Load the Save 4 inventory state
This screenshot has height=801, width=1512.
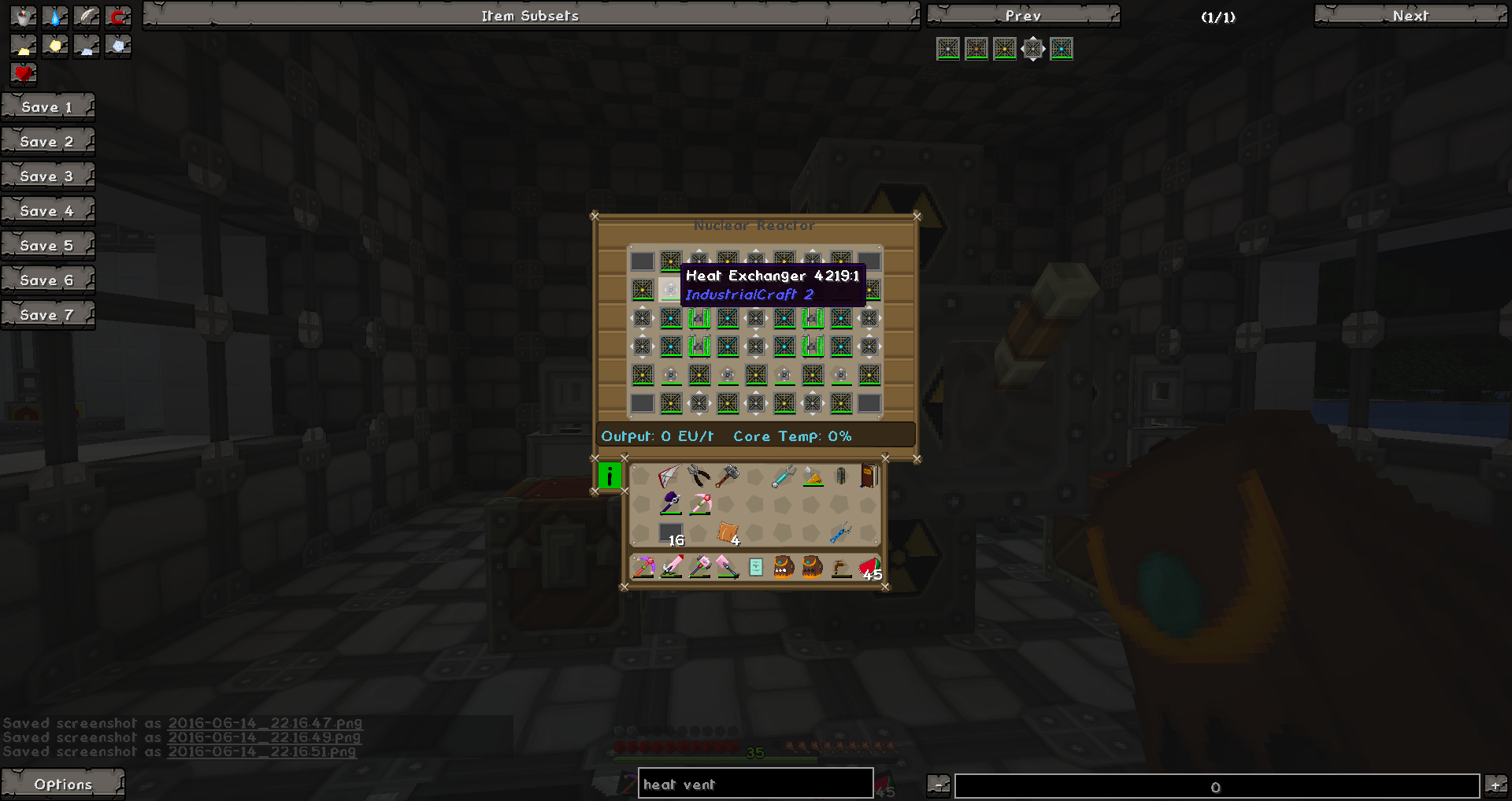coord(47,210)
